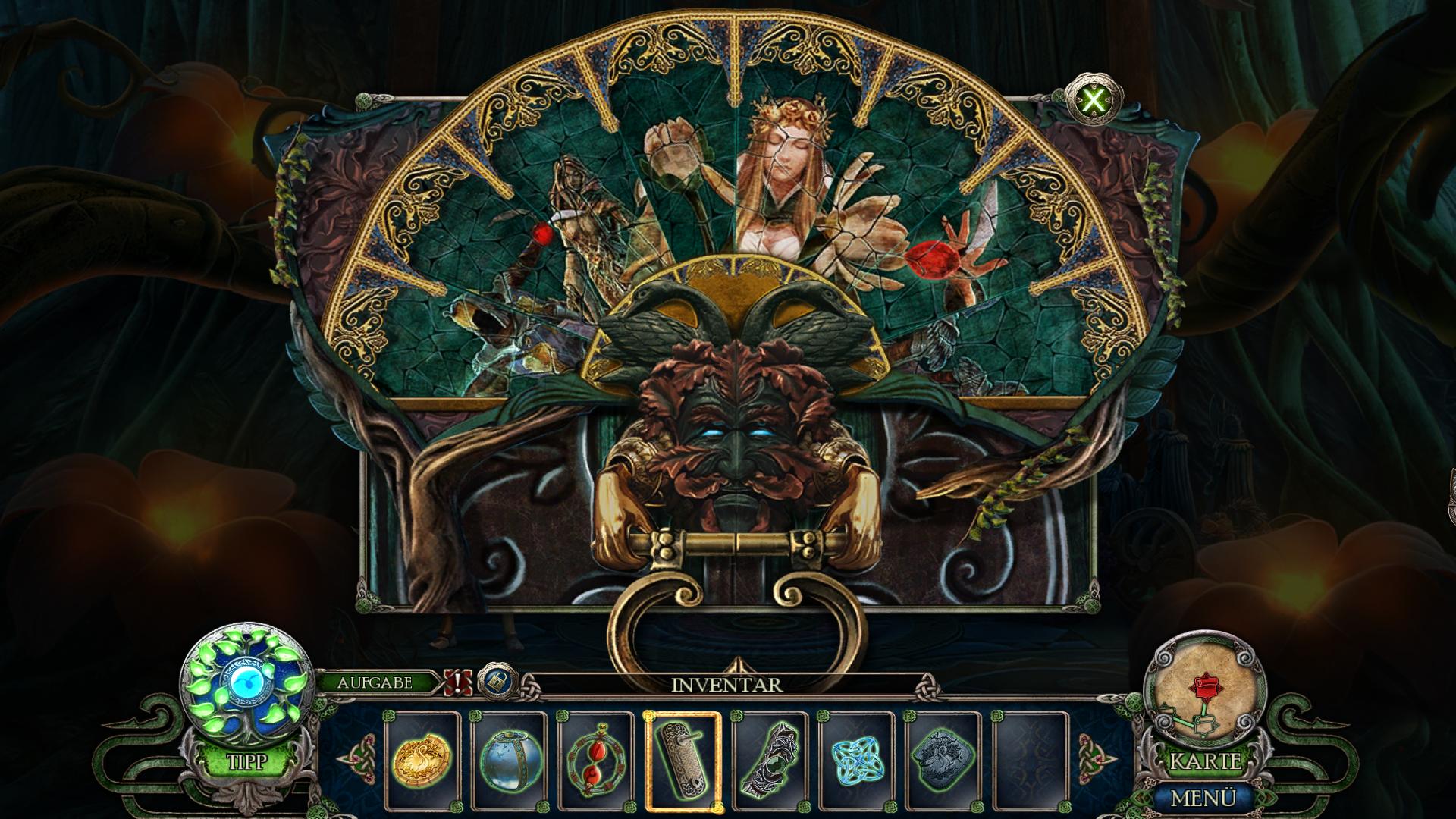Viewport: 1456px width, 819px height.
Task: Choose the dark stone swan tile
Action: pyautogui.click(x=943, y=760)
